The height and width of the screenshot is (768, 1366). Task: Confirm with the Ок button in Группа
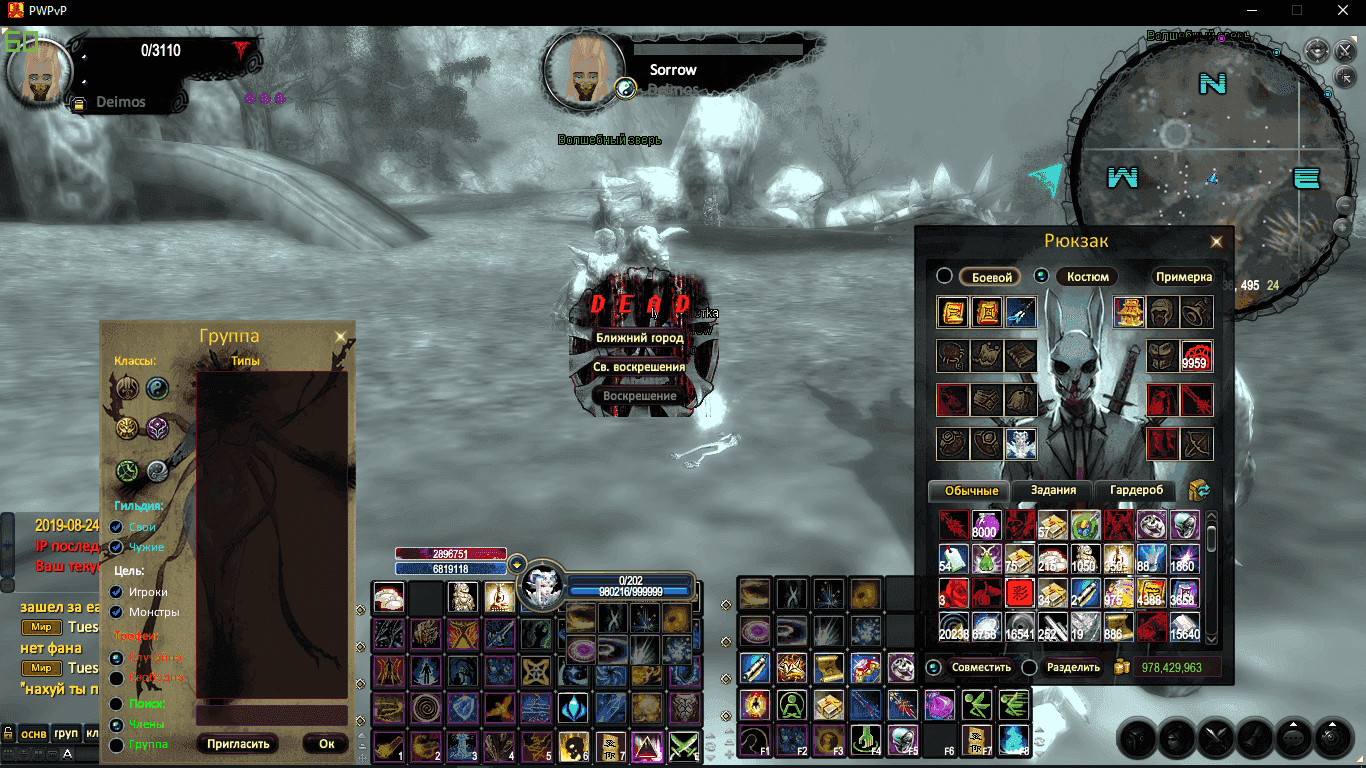click(x=326, y=744)
